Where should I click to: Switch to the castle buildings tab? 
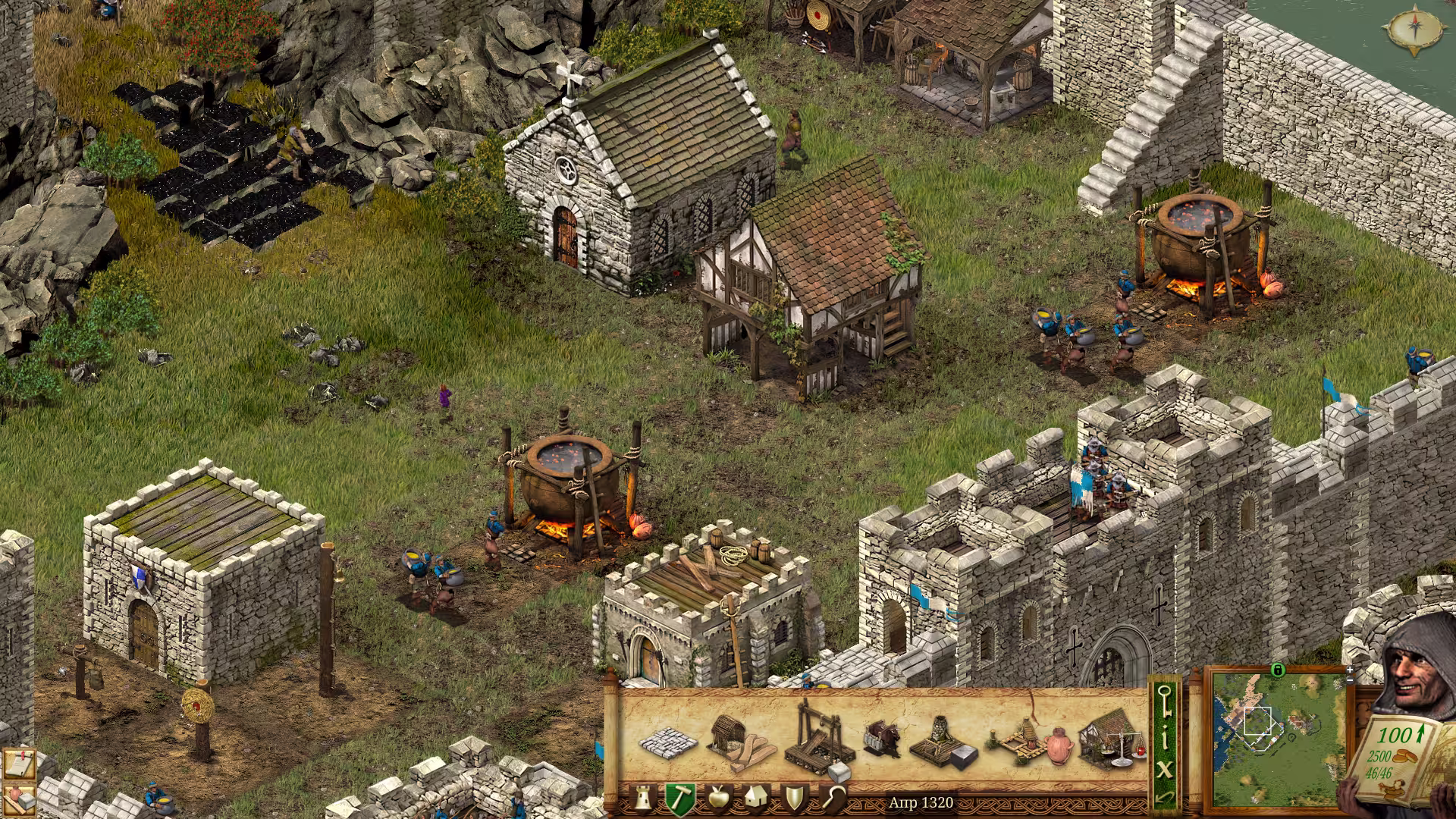tap(643, 799)
